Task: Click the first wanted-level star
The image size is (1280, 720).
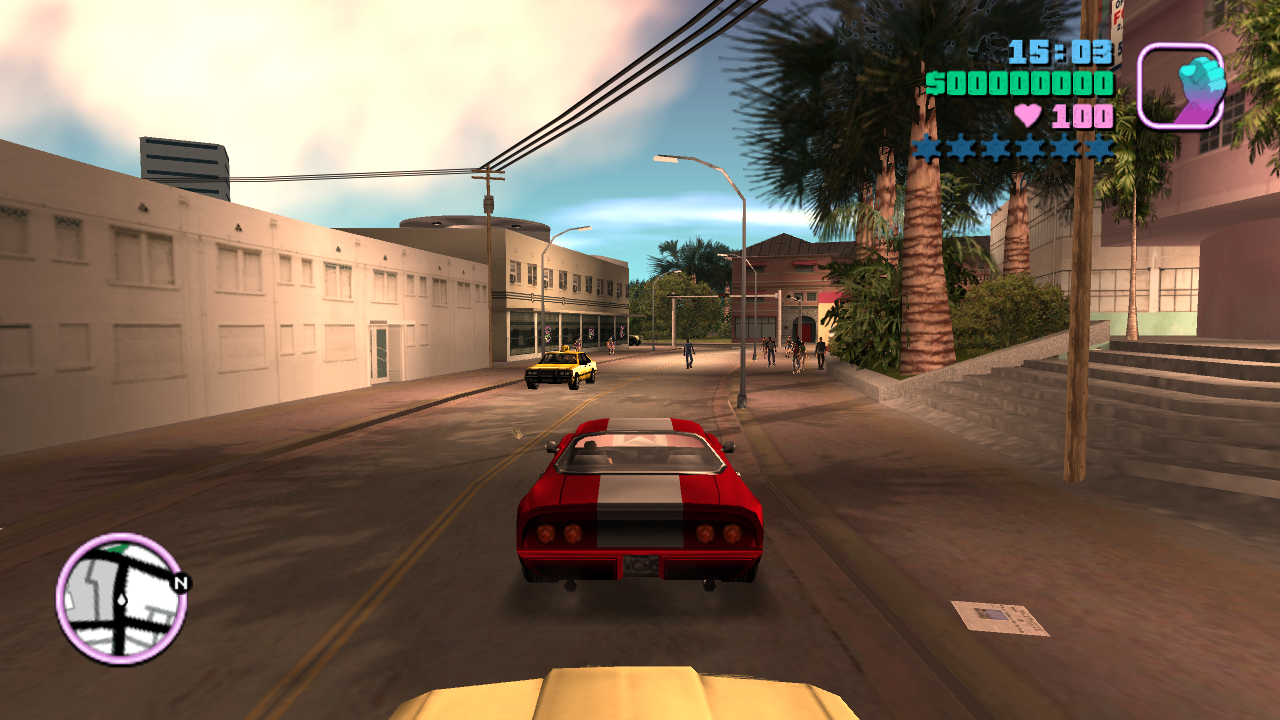Action: point(928,147)
